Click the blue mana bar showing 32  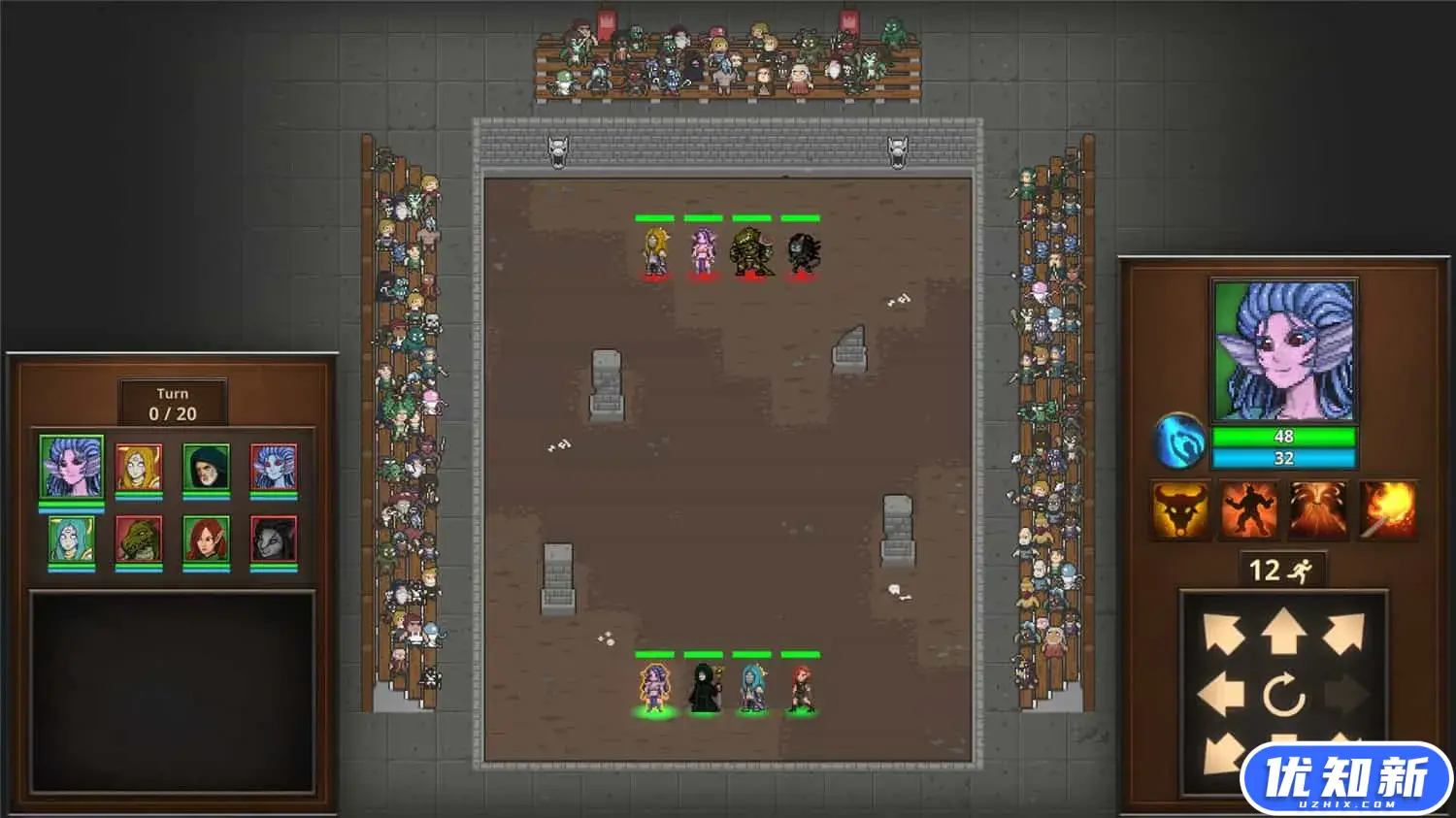coord(1283,457)
